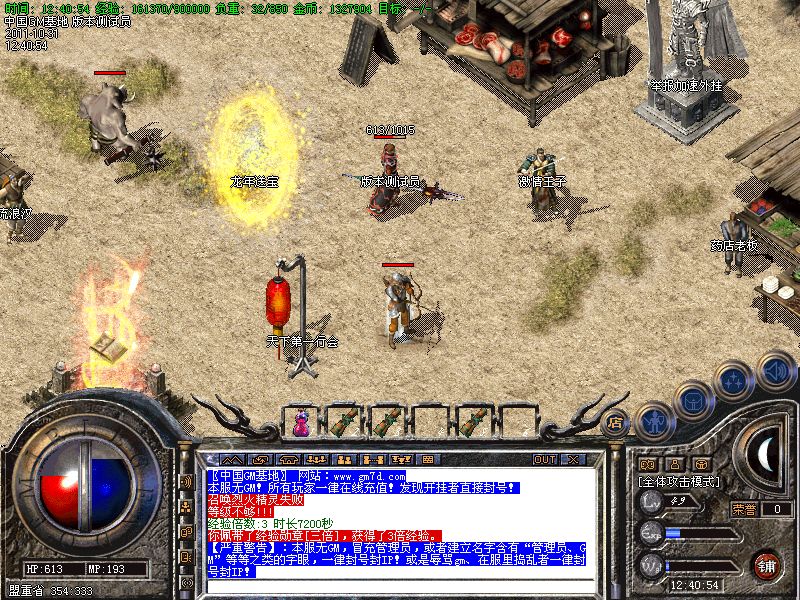Click the red 铺 stall button

click(766, 565)
